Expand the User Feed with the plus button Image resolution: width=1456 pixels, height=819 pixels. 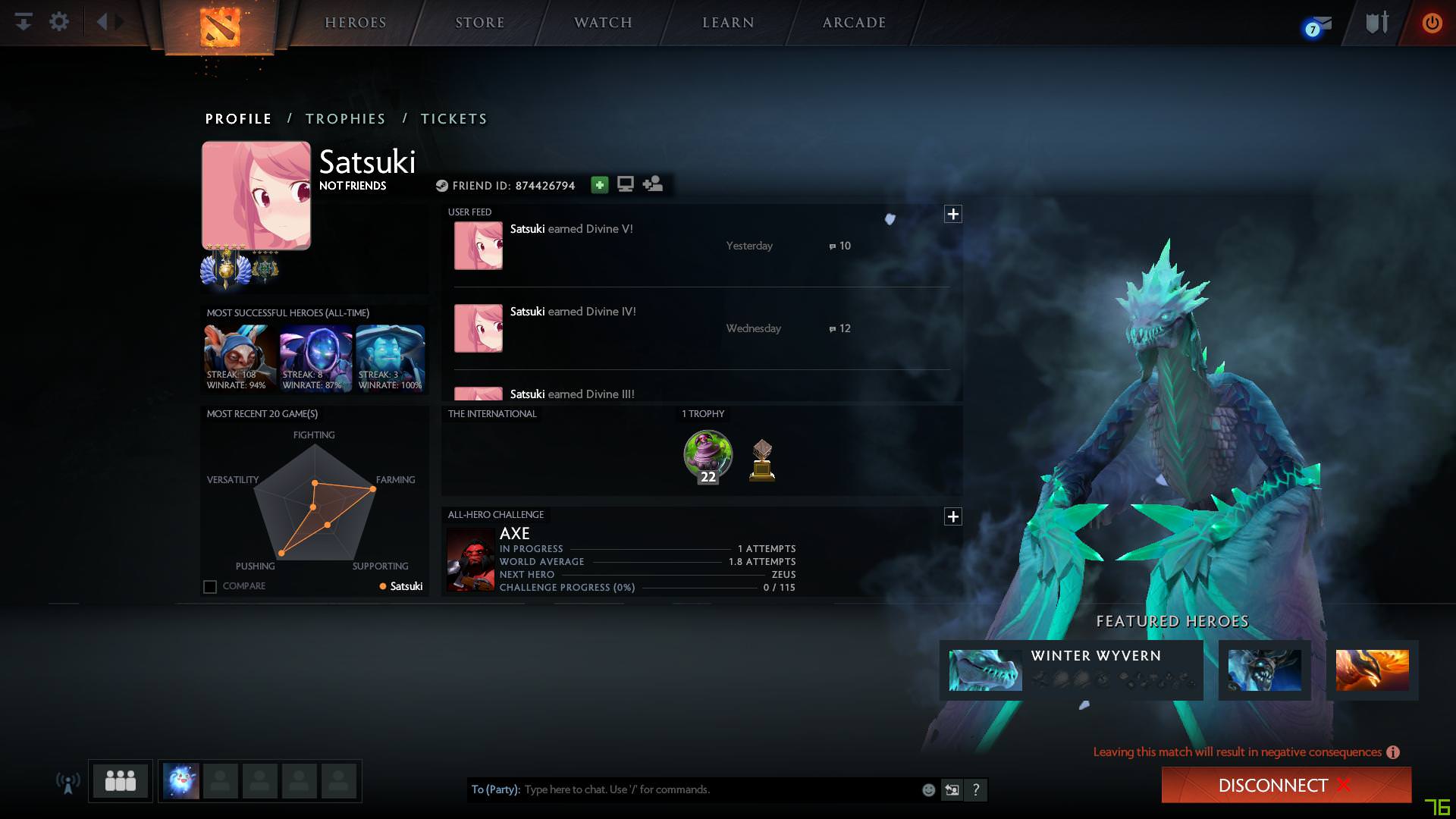coord(953,214)
